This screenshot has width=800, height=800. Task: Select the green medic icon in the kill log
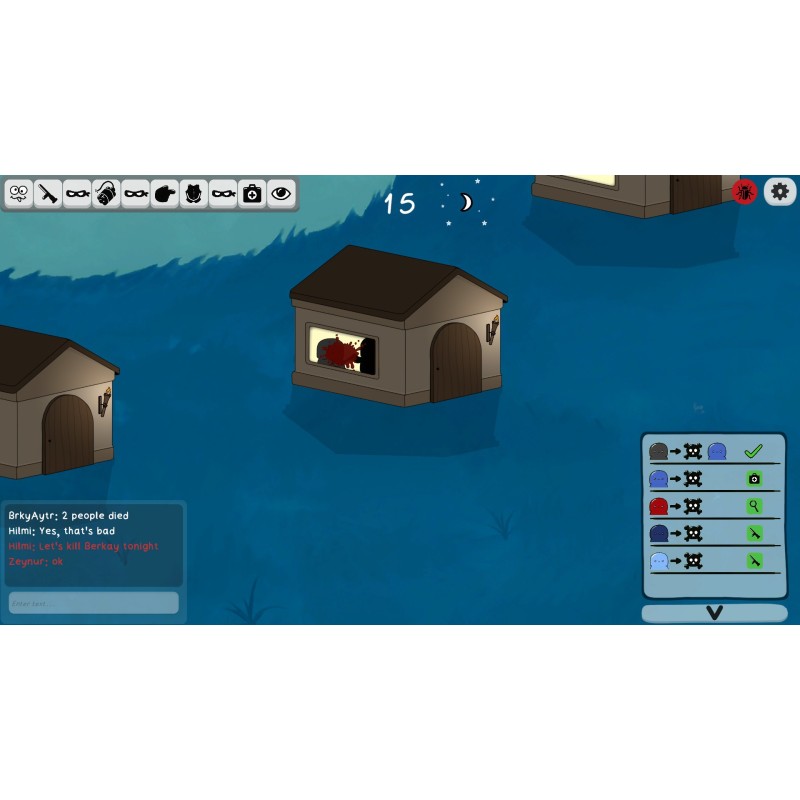(x=753, y=479)
